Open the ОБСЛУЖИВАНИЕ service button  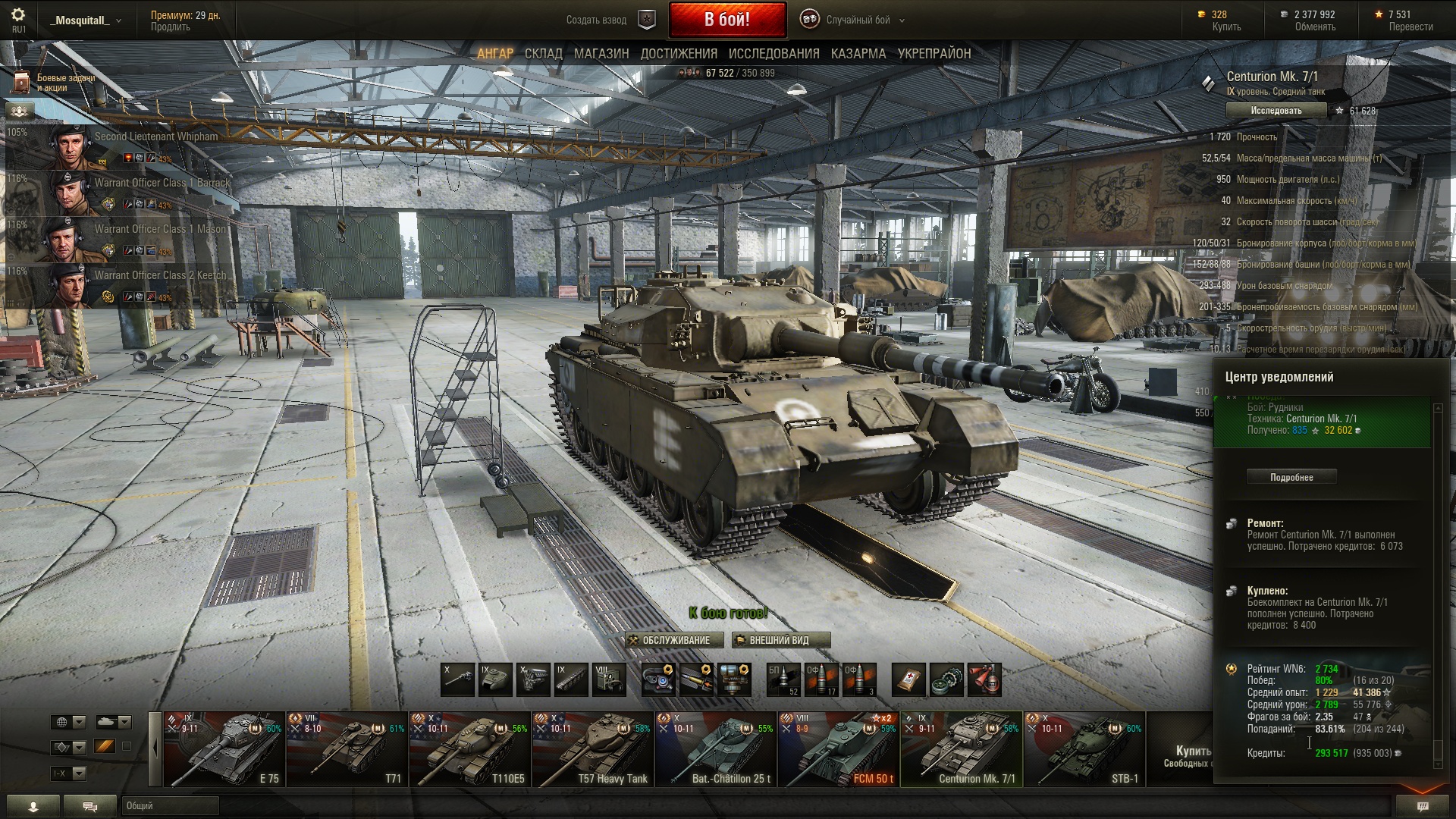pyautogui.click(x=675, y=641)
